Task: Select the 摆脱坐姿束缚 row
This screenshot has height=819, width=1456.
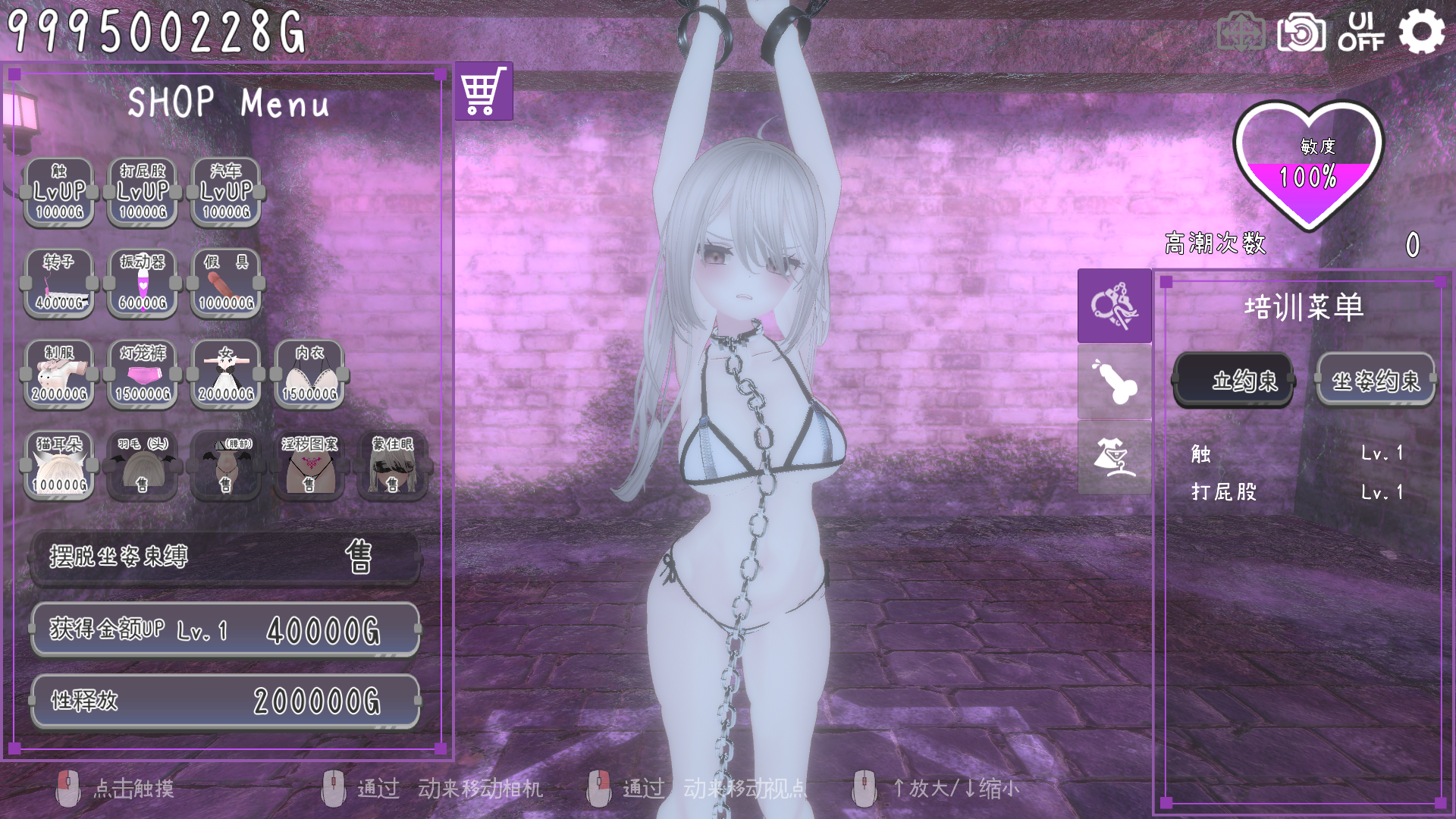Action: [x=225, y=557]
